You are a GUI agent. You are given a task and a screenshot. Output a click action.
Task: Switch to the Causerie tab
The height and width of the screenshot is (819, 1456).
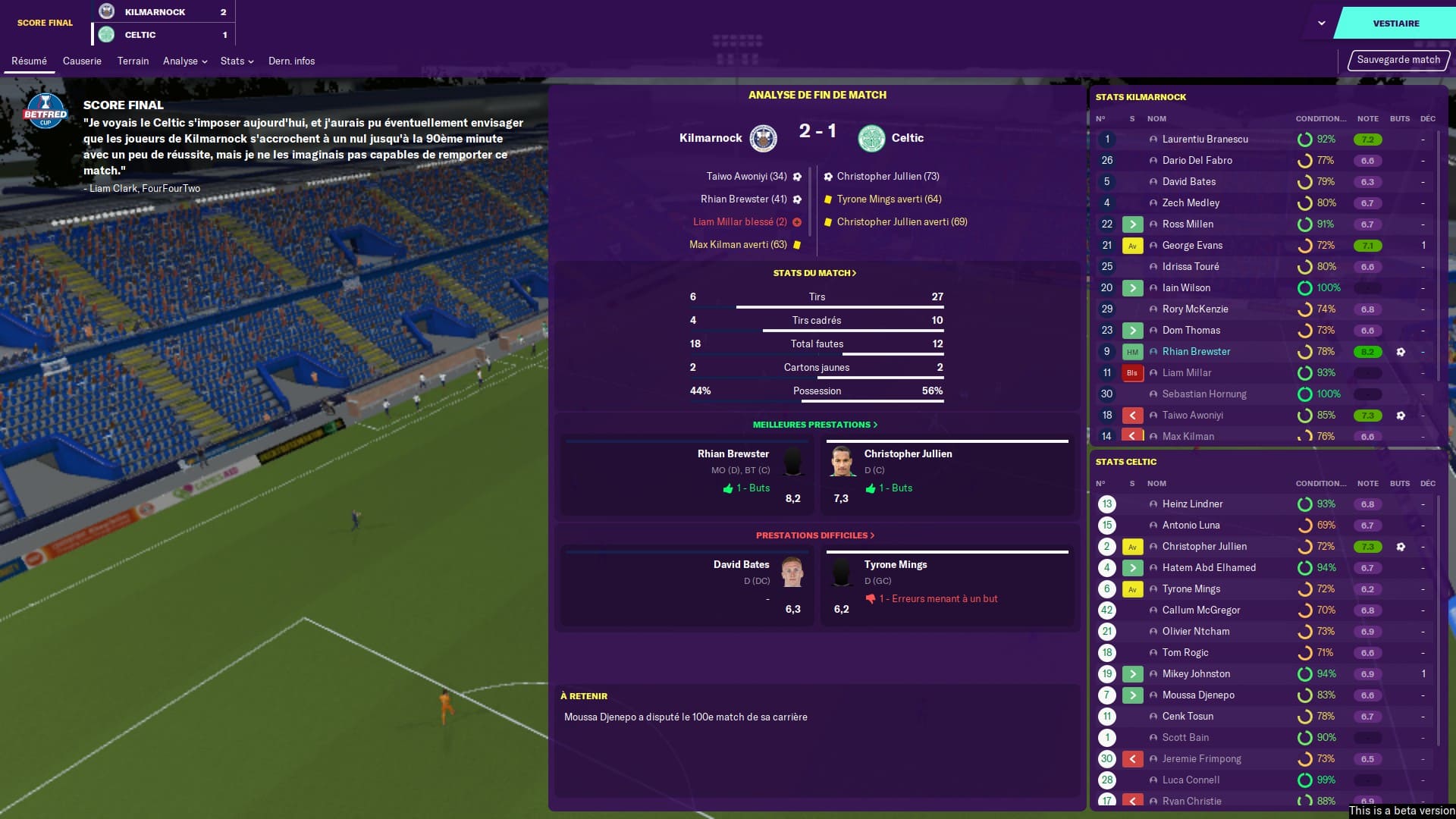(x=82, y=61)
